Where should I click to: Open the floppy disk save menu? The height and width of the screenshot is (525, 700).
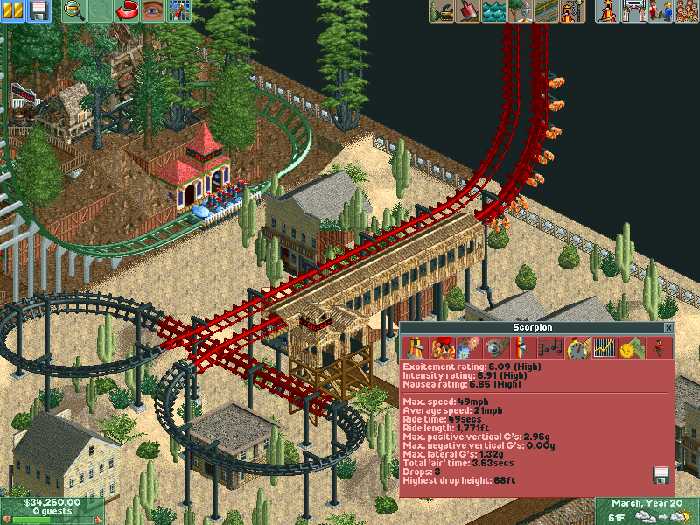(x=39, y=11)
